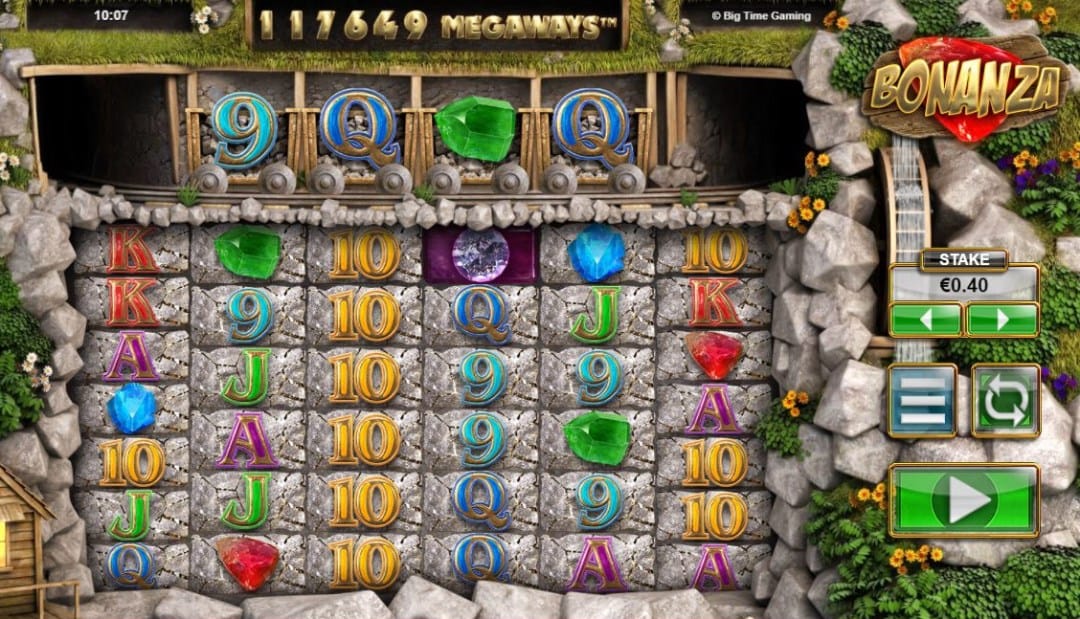
Task: Decrease the stake with the left arrow
Action: click(925, 320)
